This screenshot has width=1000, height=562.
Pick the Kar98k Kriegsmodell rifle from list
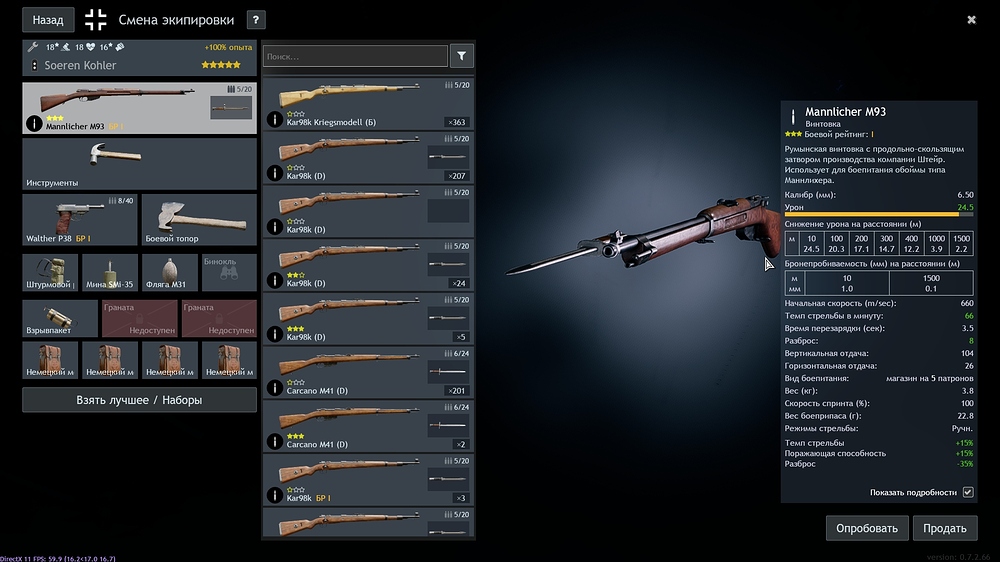(x=367, y=104)
